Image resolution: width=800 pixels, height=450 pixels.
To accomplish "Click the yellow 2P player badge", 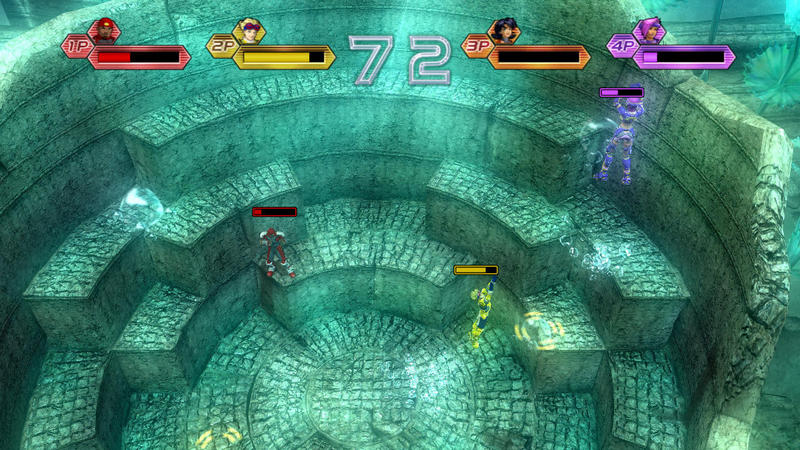I will [x=221, y=46].
